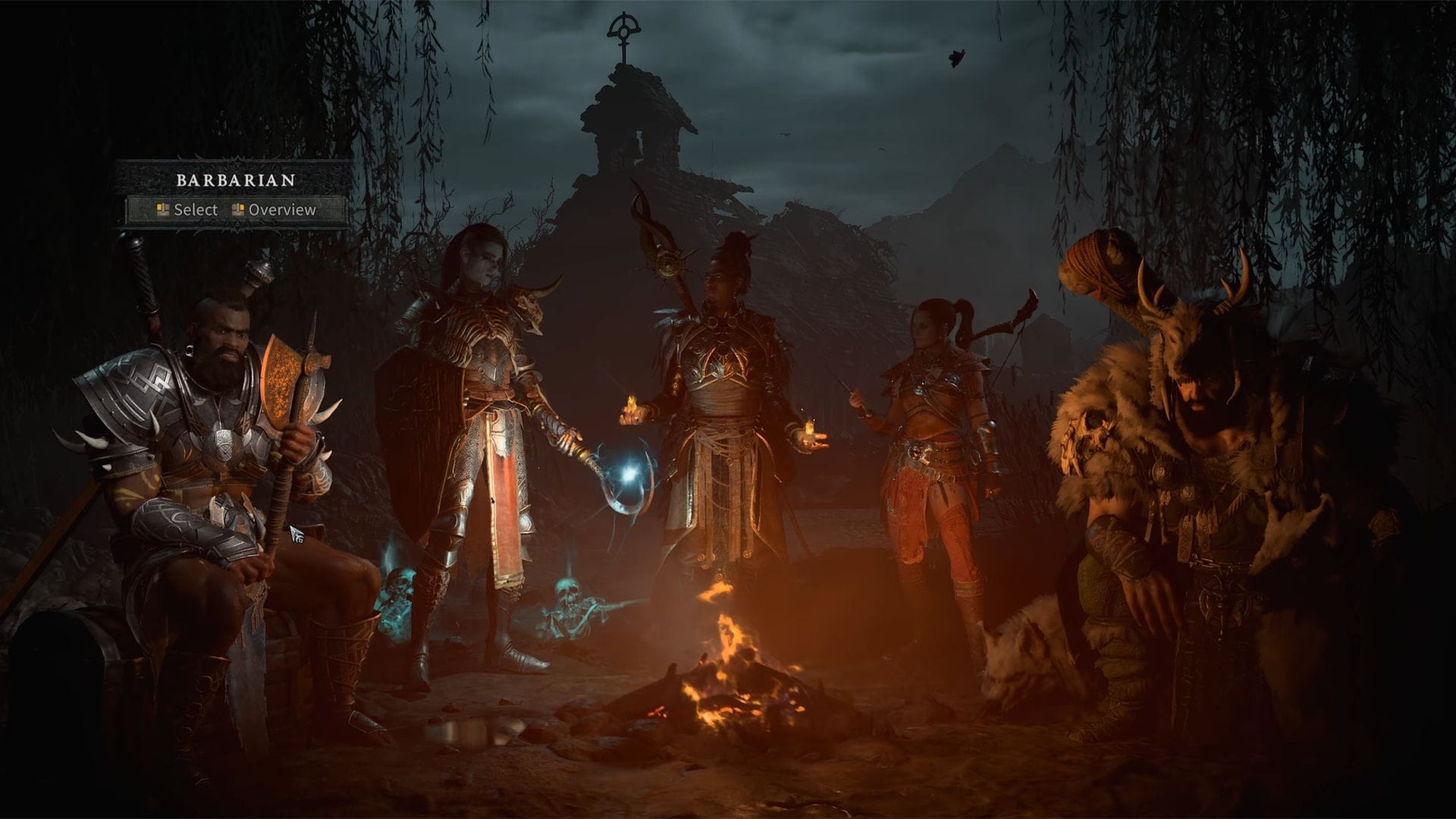Click the Select option for Barbarian
Viewport: 1456px width, 819px height.
click(187, 210)
